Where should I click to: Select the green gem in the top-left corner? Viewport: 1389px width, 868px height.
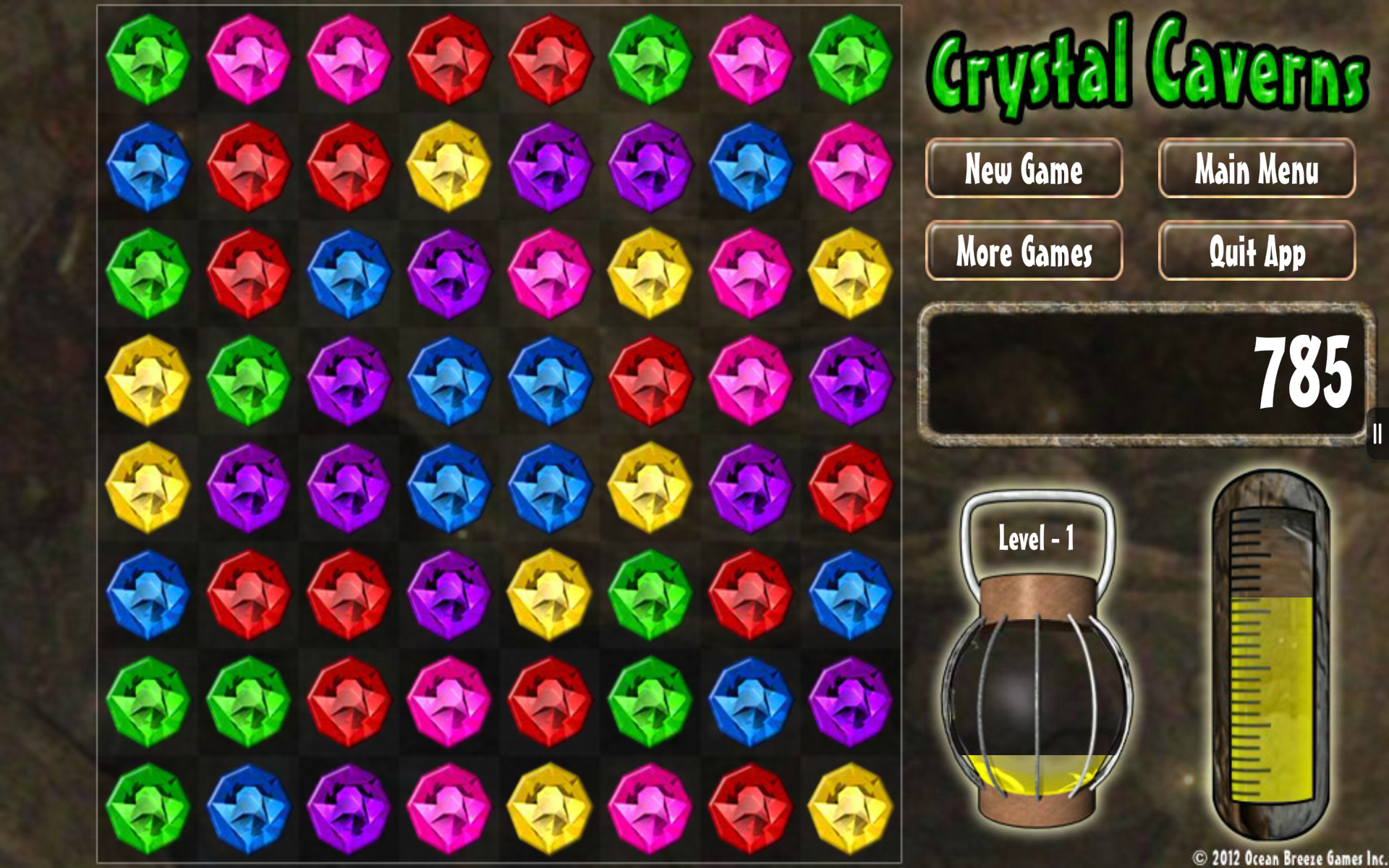point(148,58)
